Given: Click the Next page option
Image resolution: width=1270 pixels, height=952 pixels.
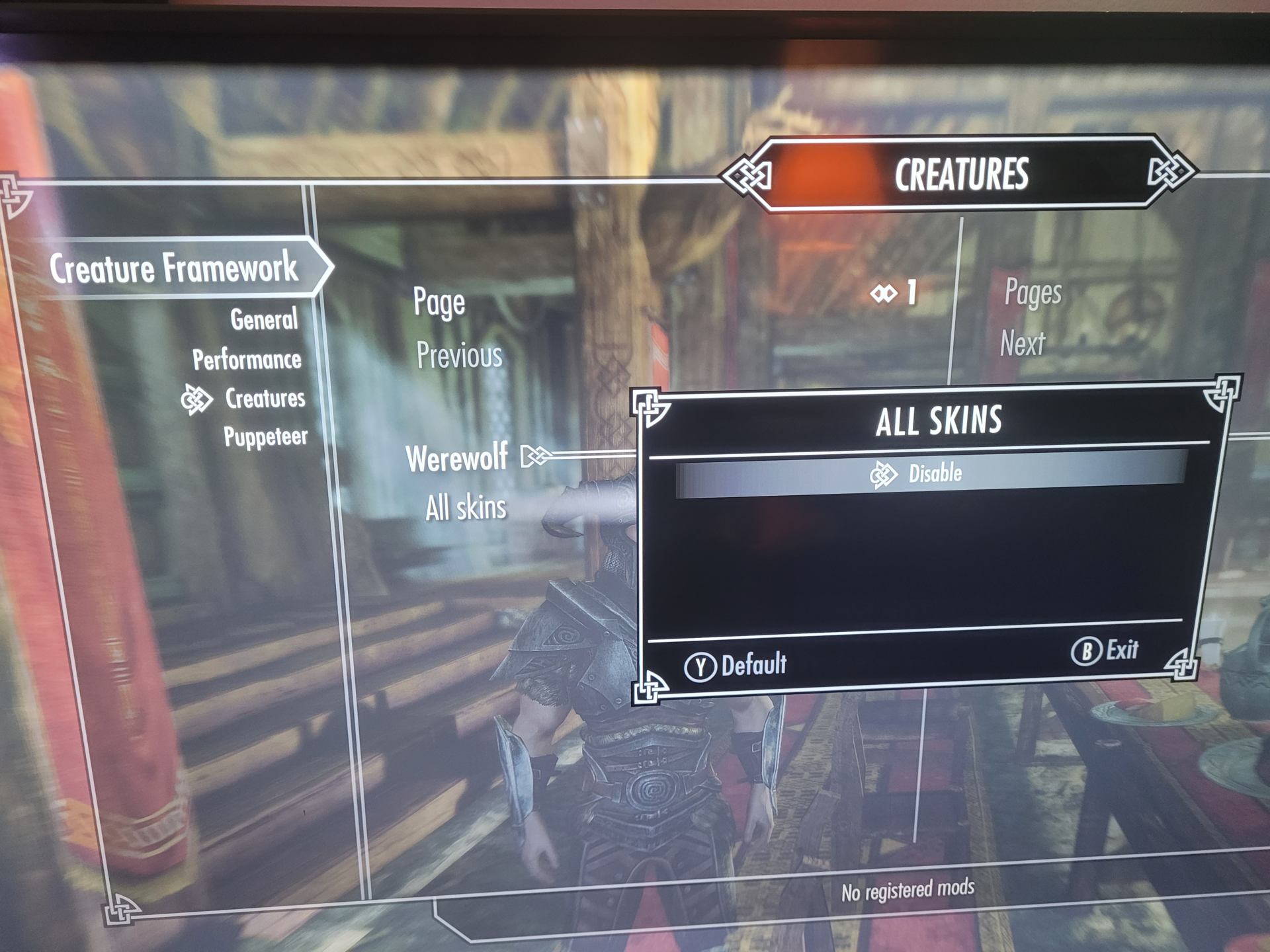Looking at the screenshot, I should coord(1022,344).
